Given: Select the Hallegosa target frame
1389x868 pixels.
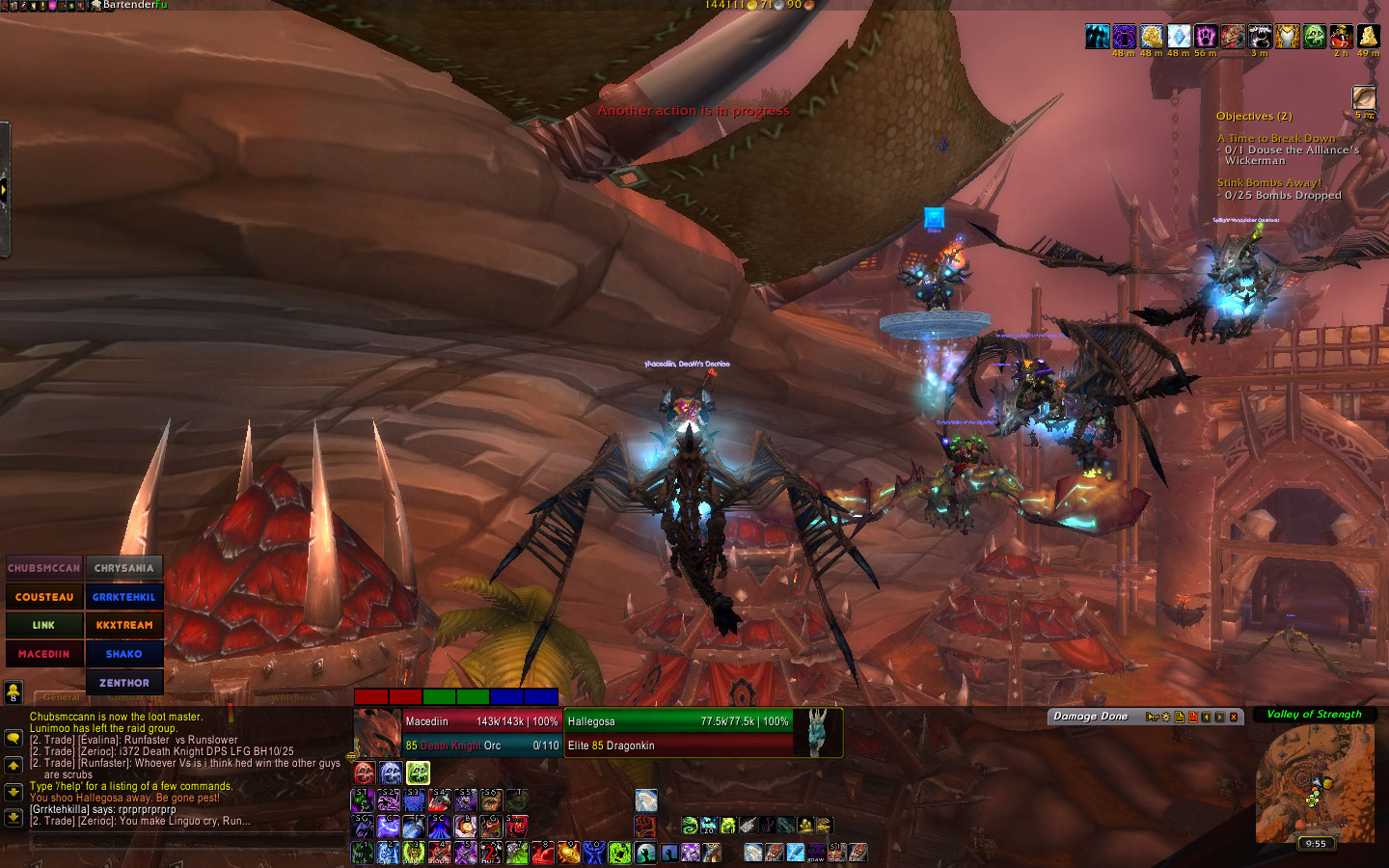Looking at the screenshot, I should [x=678, y=733].
